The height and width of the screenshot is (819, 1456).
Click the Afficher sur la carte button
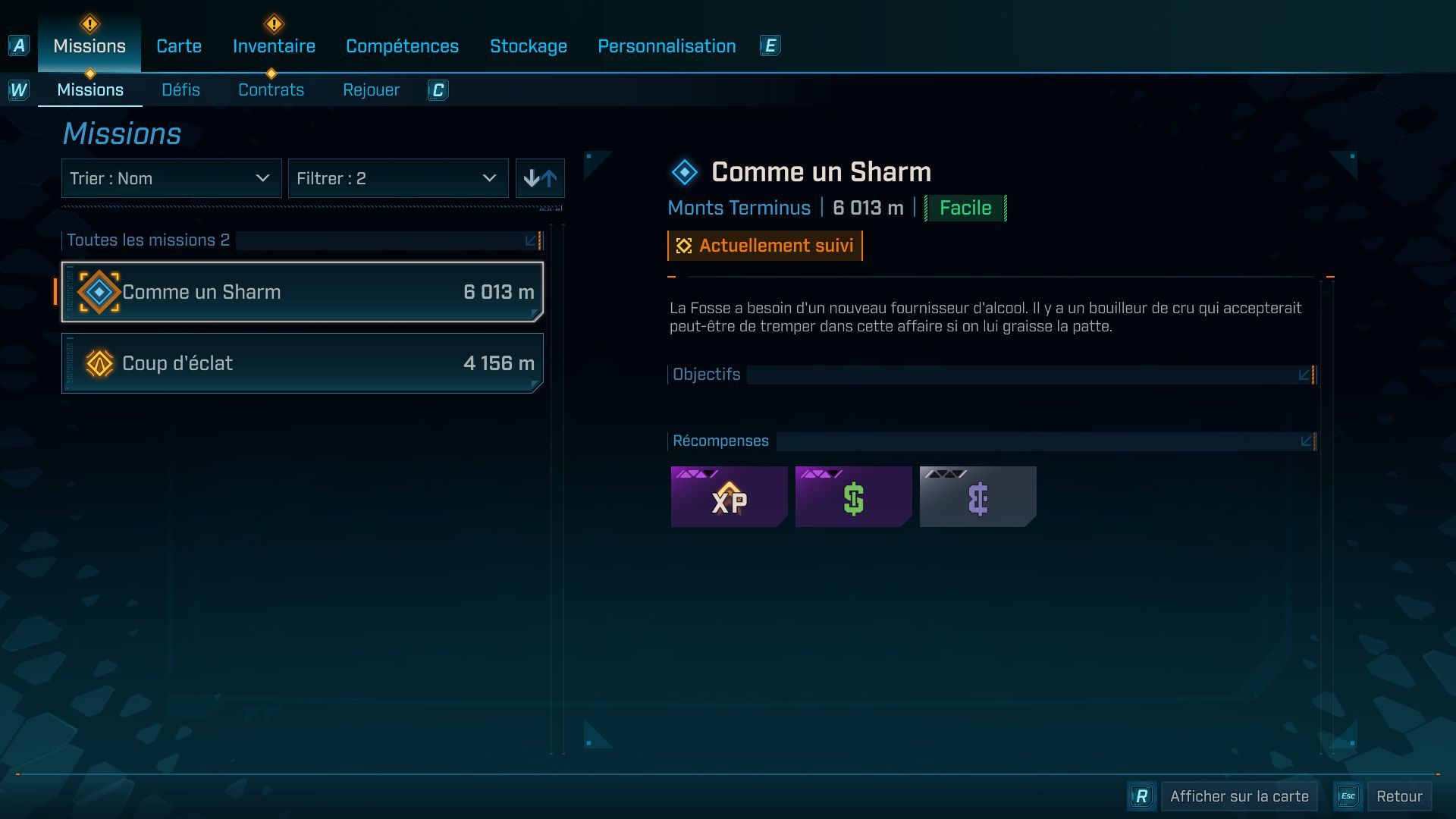click(1238, 796)
